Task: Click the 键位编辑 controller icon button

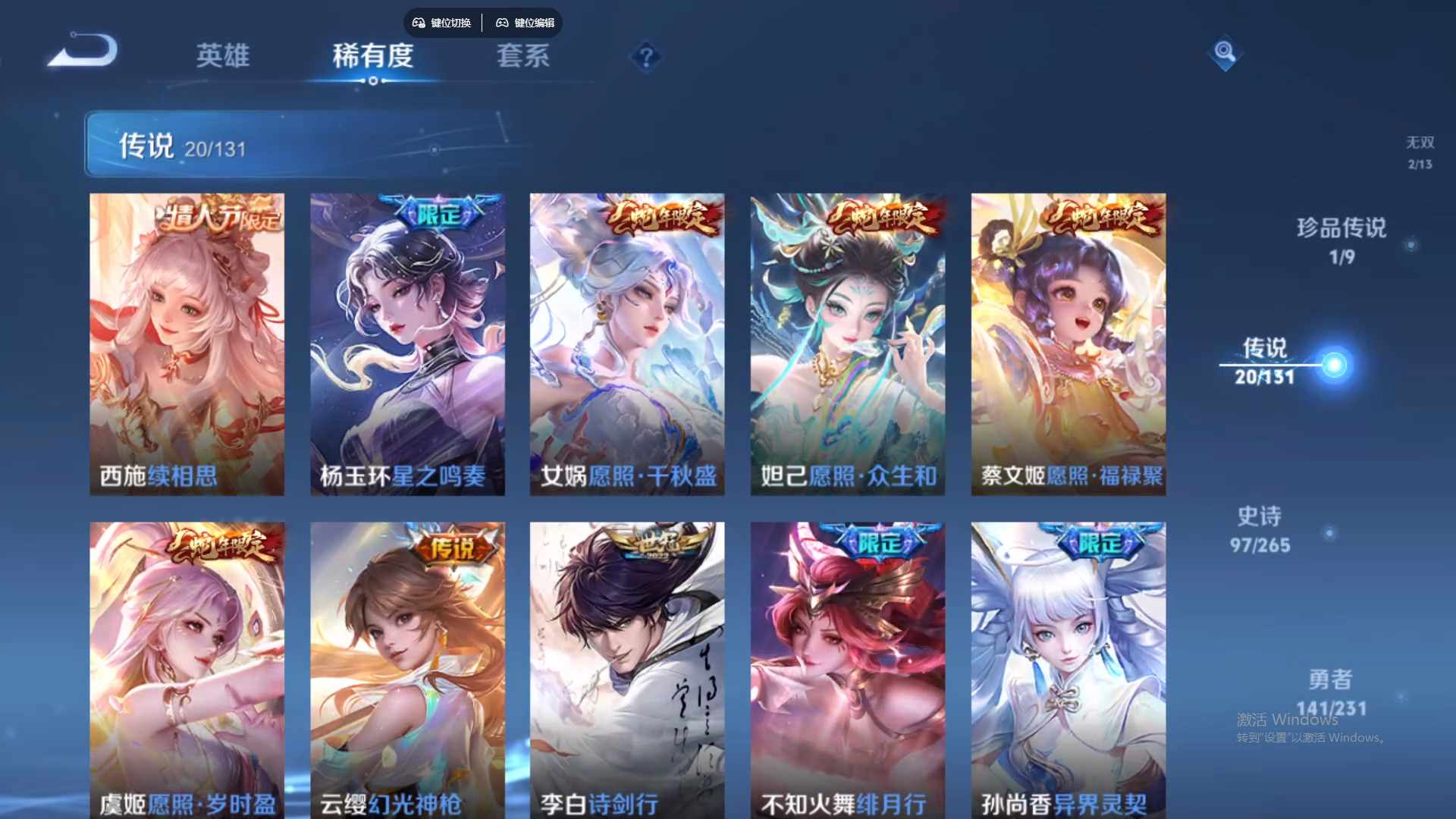Action: pos(526,23)
